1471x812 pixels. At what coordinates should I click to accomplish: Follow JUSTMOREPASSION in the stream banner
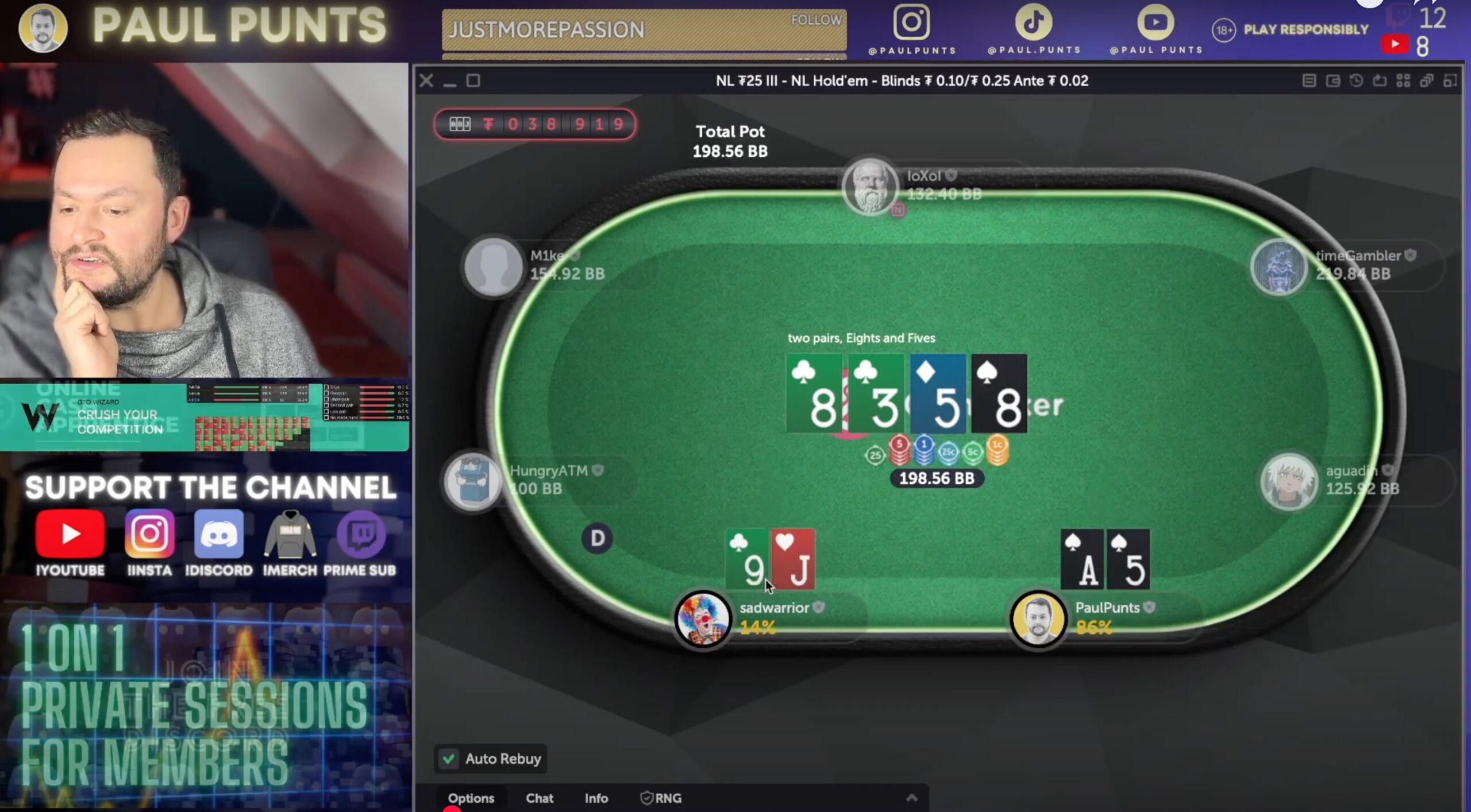[x=816, y=20]
